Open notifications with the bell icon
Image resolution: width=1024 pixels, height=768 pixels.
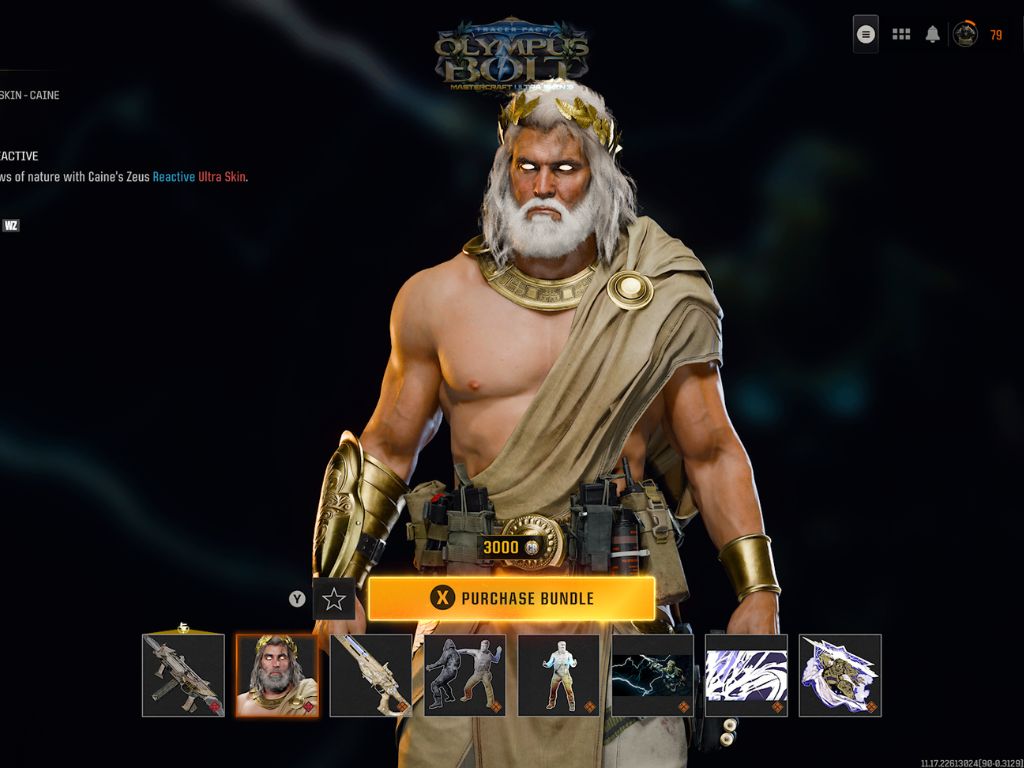click(933, 34)
